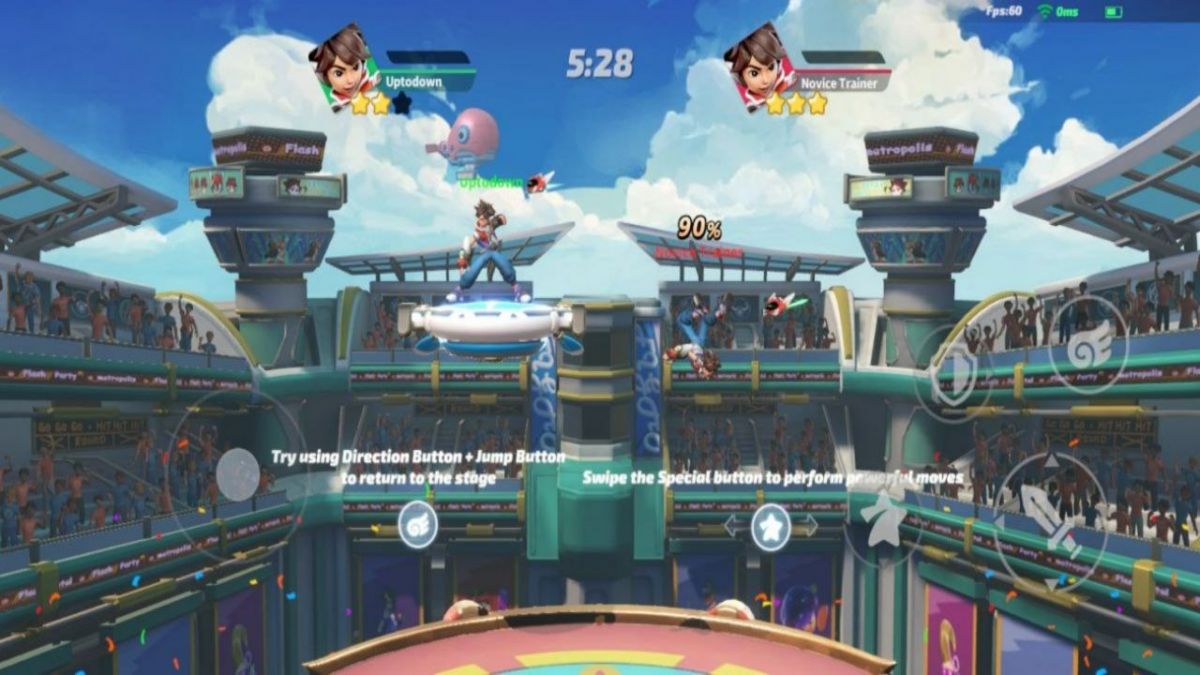Select the Novice Trainer opponent portrait
The image size is (1200, 675).
click(x=758, y=64)
